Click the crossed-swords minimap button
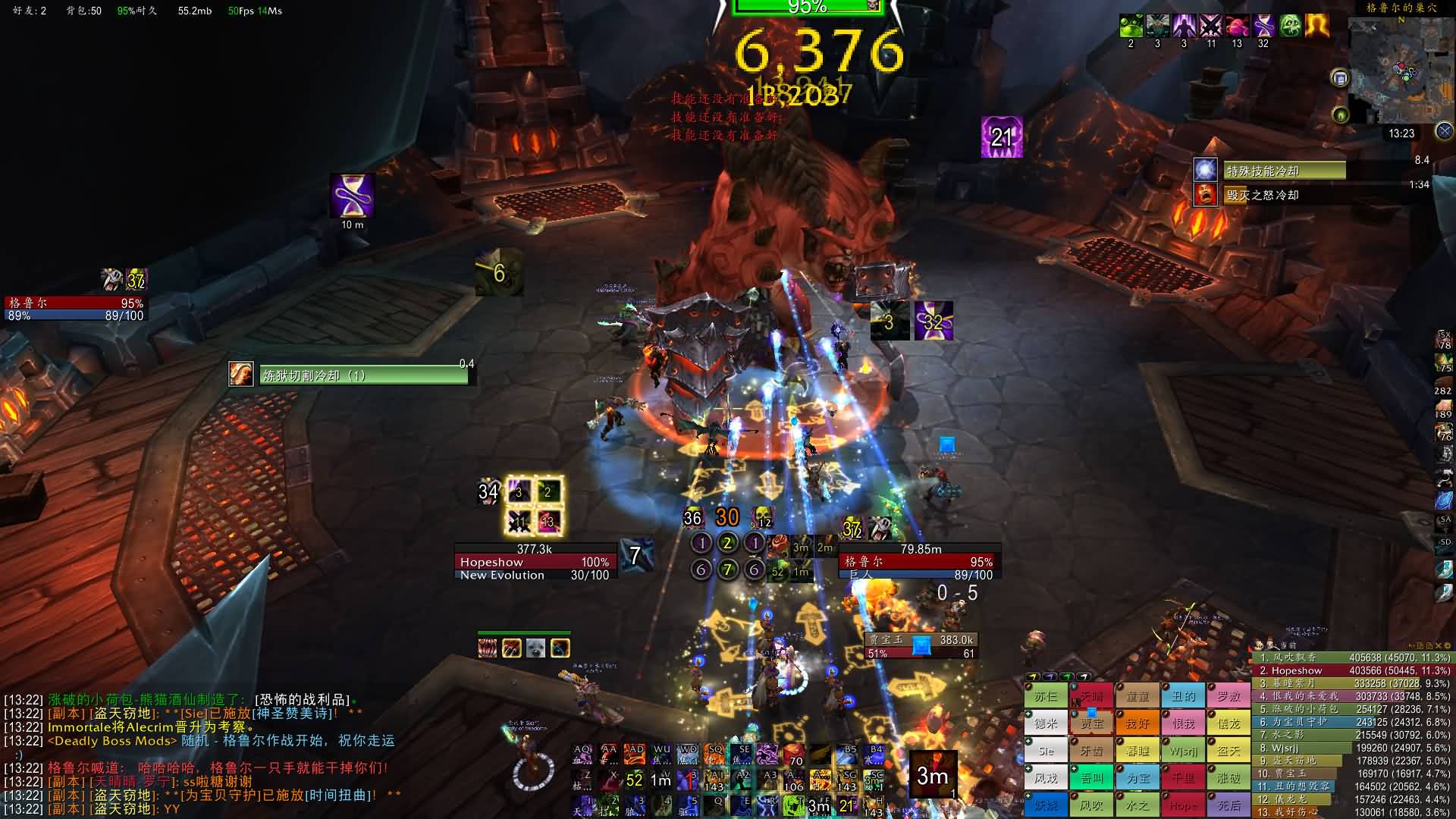The width and height of the screenshot is (1456, 819). coord(1444,131)
